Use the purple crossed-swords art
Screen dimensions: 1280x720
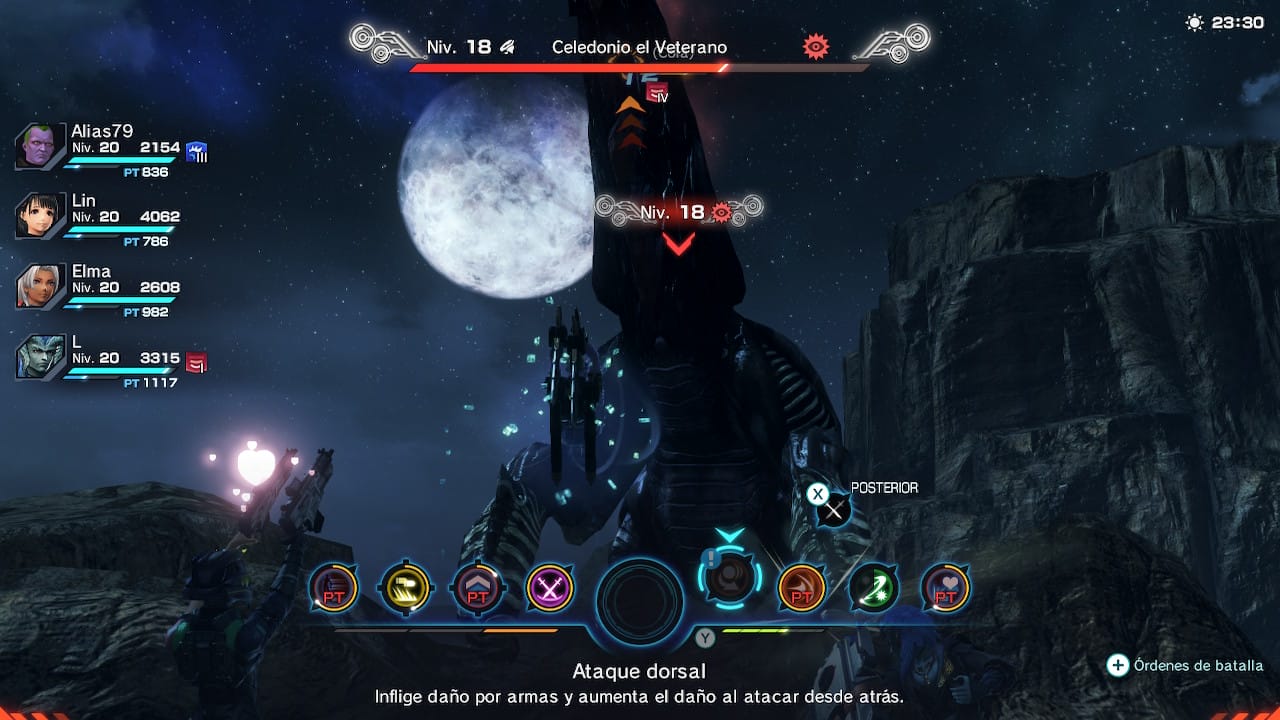550,588
